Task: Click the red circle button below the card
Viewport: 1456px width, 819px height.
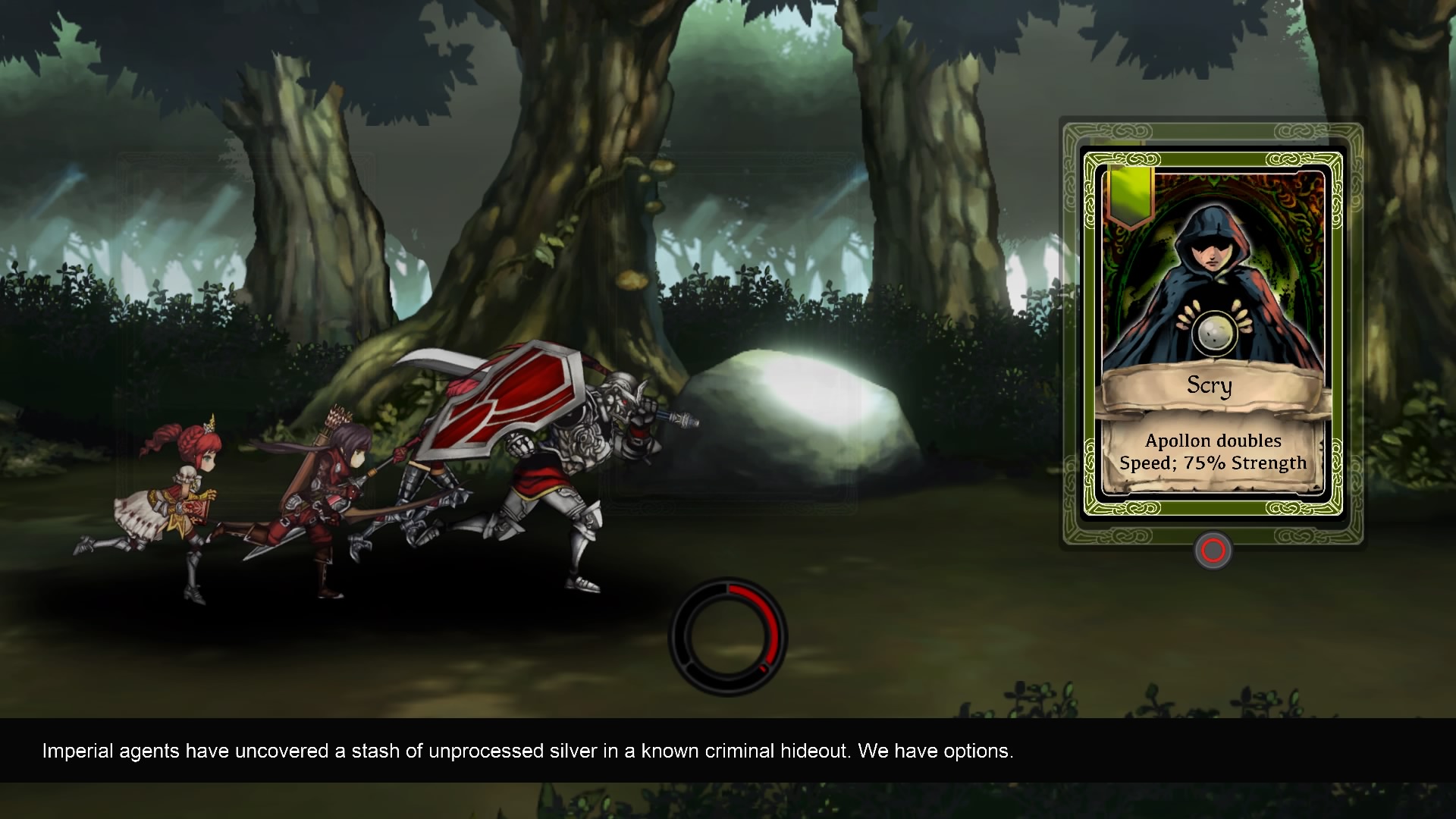Action: 1213,551
